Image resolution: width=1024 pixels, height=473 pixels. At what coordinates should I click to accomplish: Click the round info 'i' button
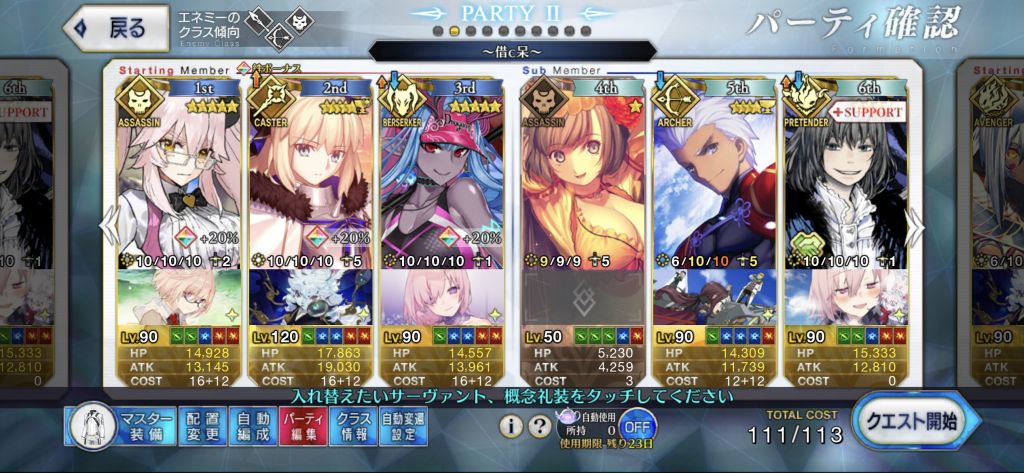(511, 426)
